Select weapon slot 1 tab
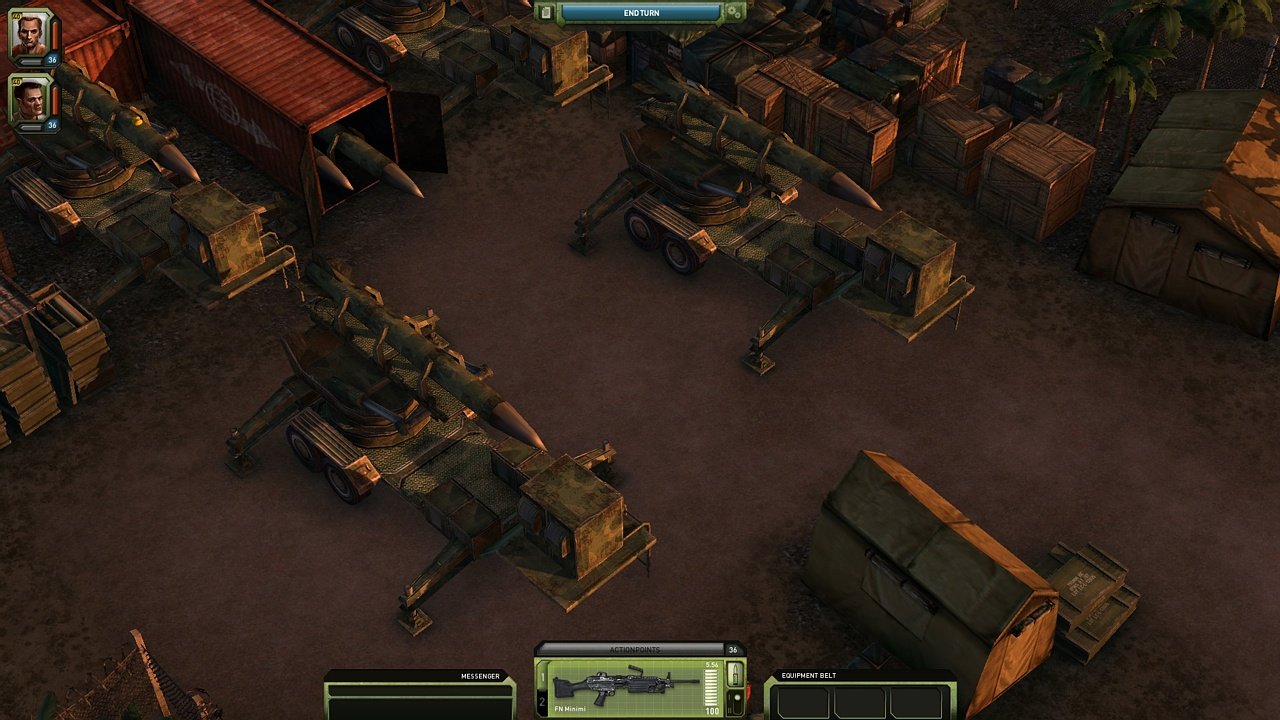The image size is (1280, 720). pos(542,678)
